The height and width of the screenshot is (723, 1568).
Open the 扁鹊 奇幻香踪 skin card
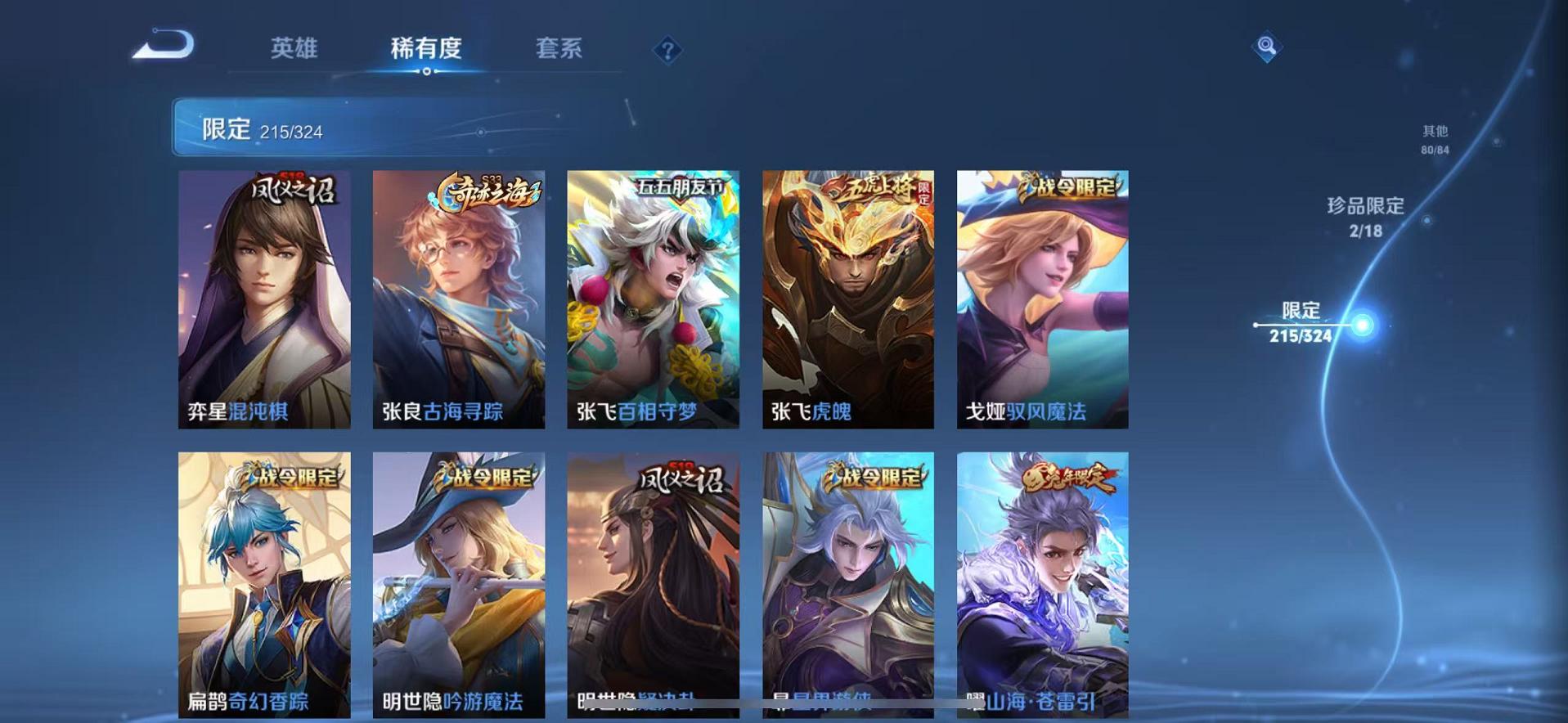(263, 585)
